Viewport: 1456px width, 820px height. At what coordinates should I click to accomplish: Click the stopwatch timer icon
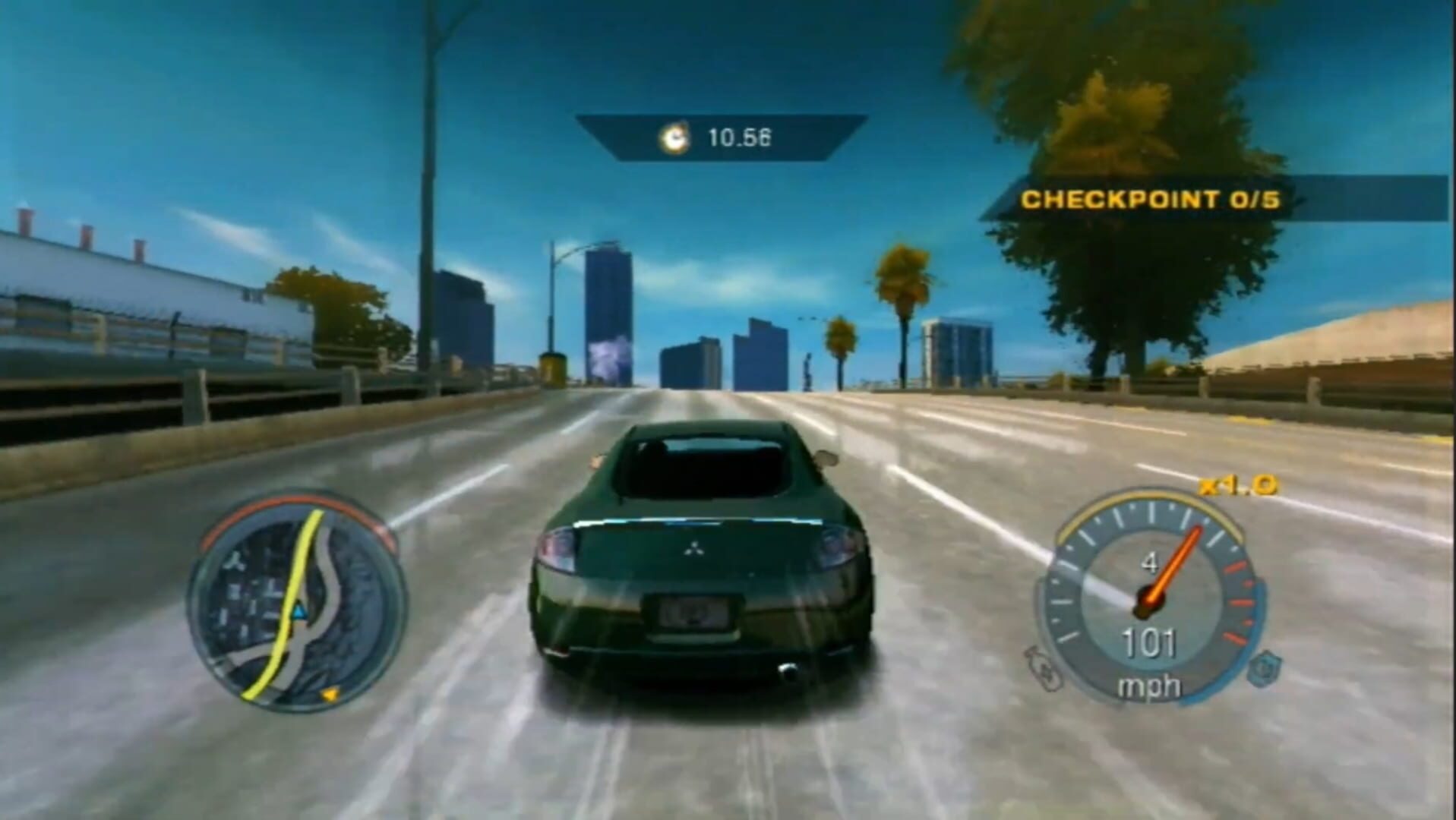pyautogui.click(x=674, y=137)
